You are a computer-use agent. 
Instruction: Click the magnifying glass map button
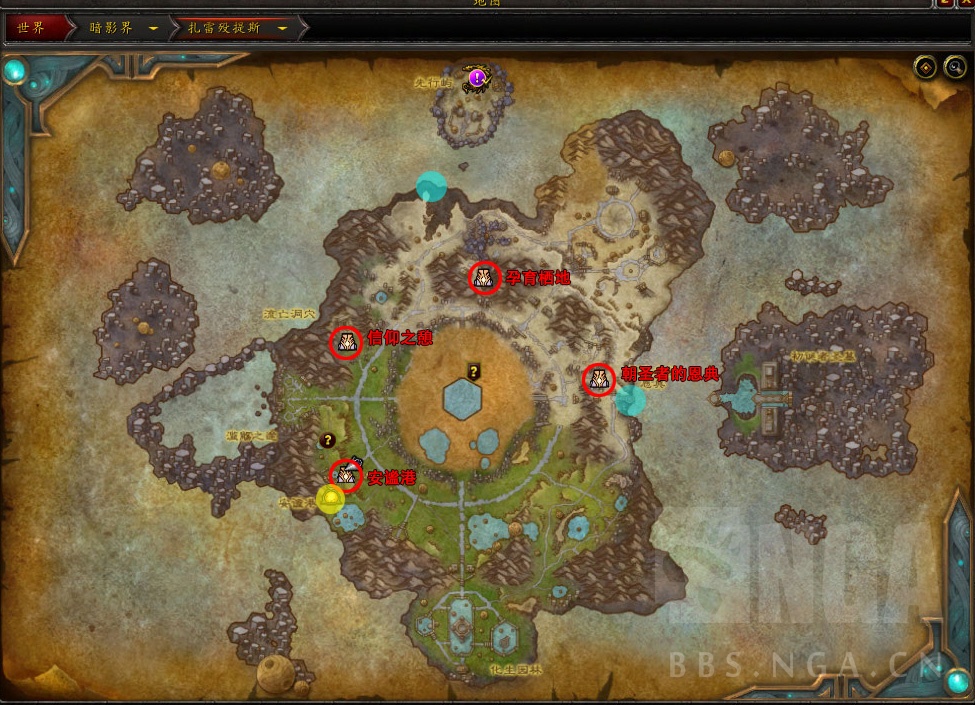point(955,68)
